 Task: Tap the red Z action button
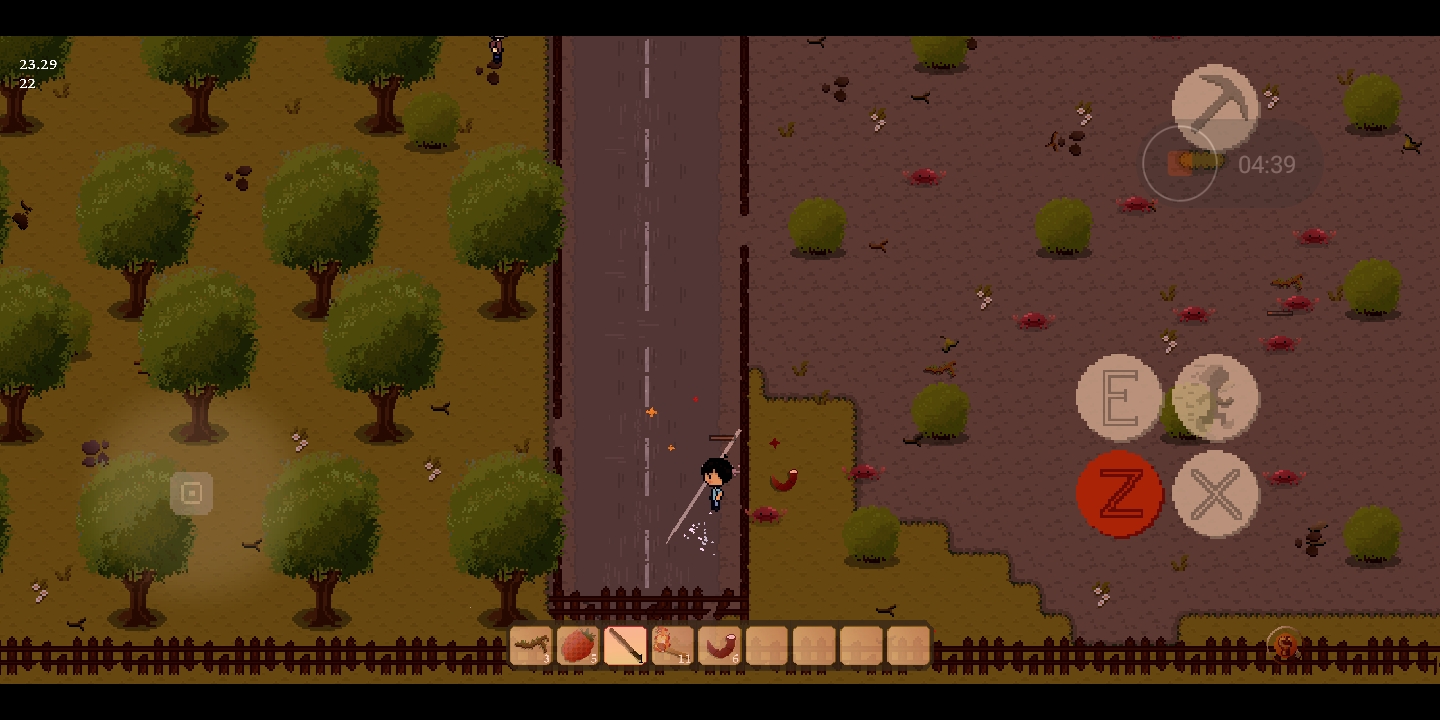click(x=1119, y=494)
